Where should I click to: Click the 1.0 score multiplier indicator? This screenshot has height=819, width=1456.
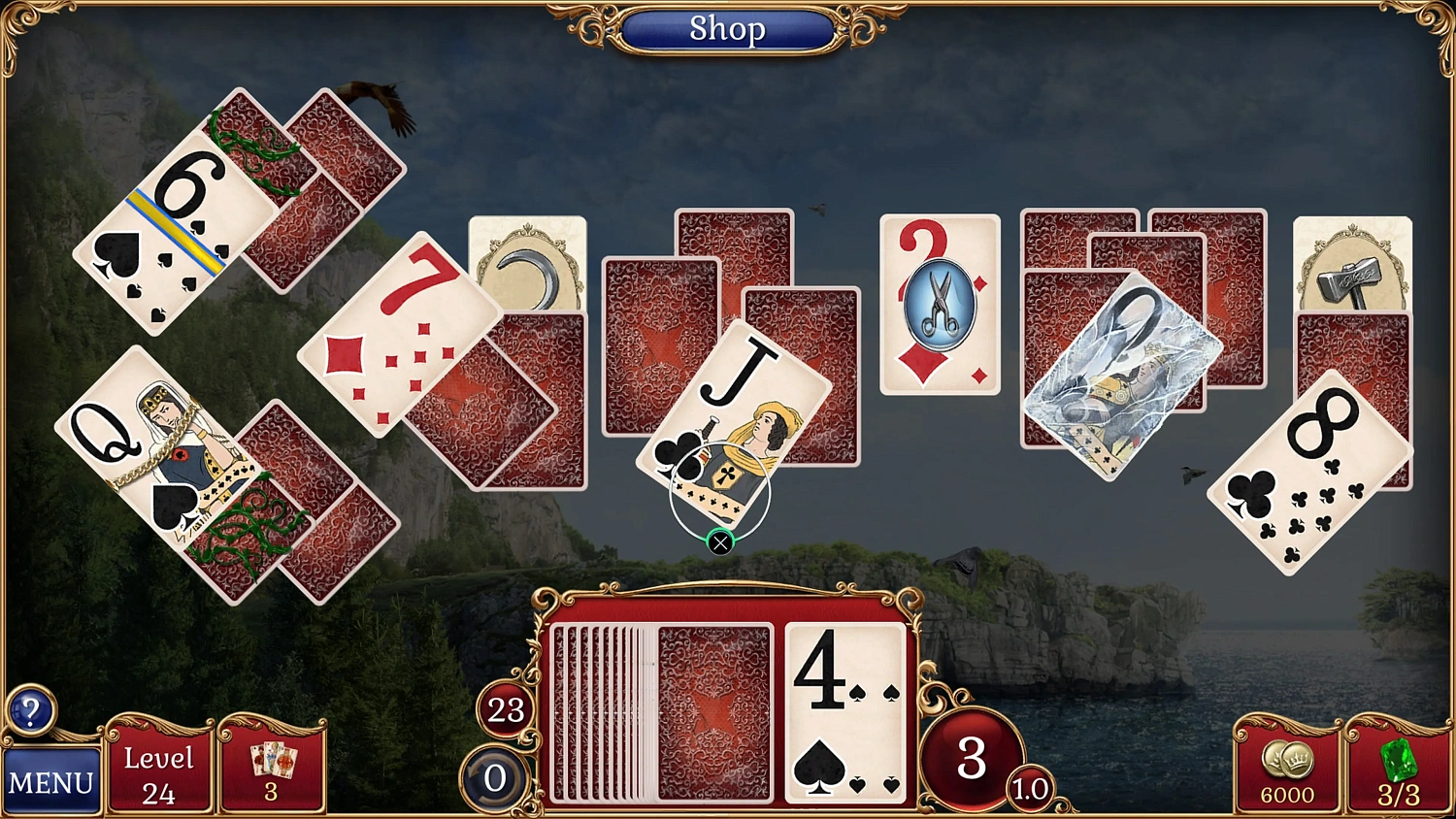pos(1029,788)
